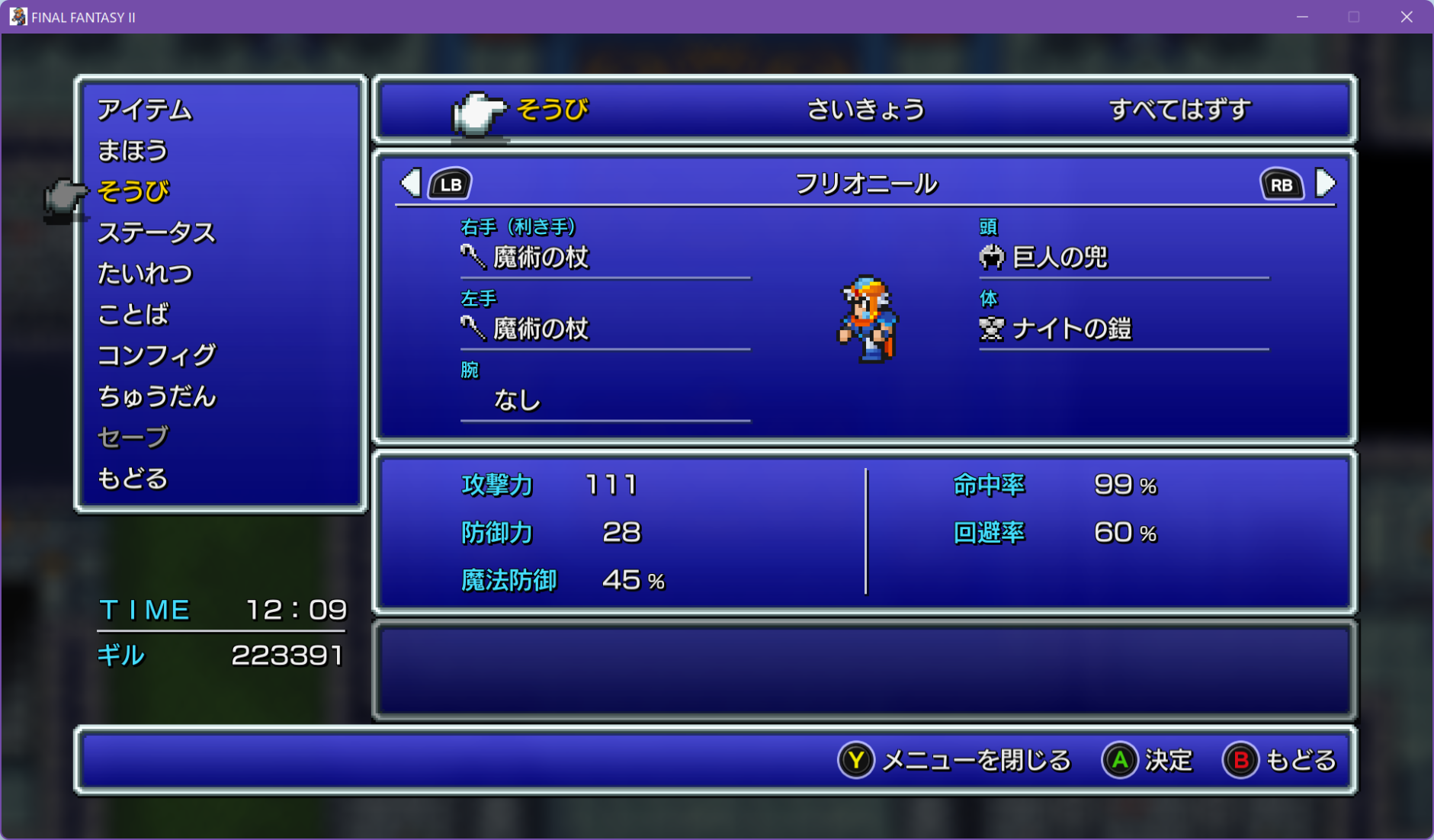
Task: Select たいれつ formation option
Action: 145,274
